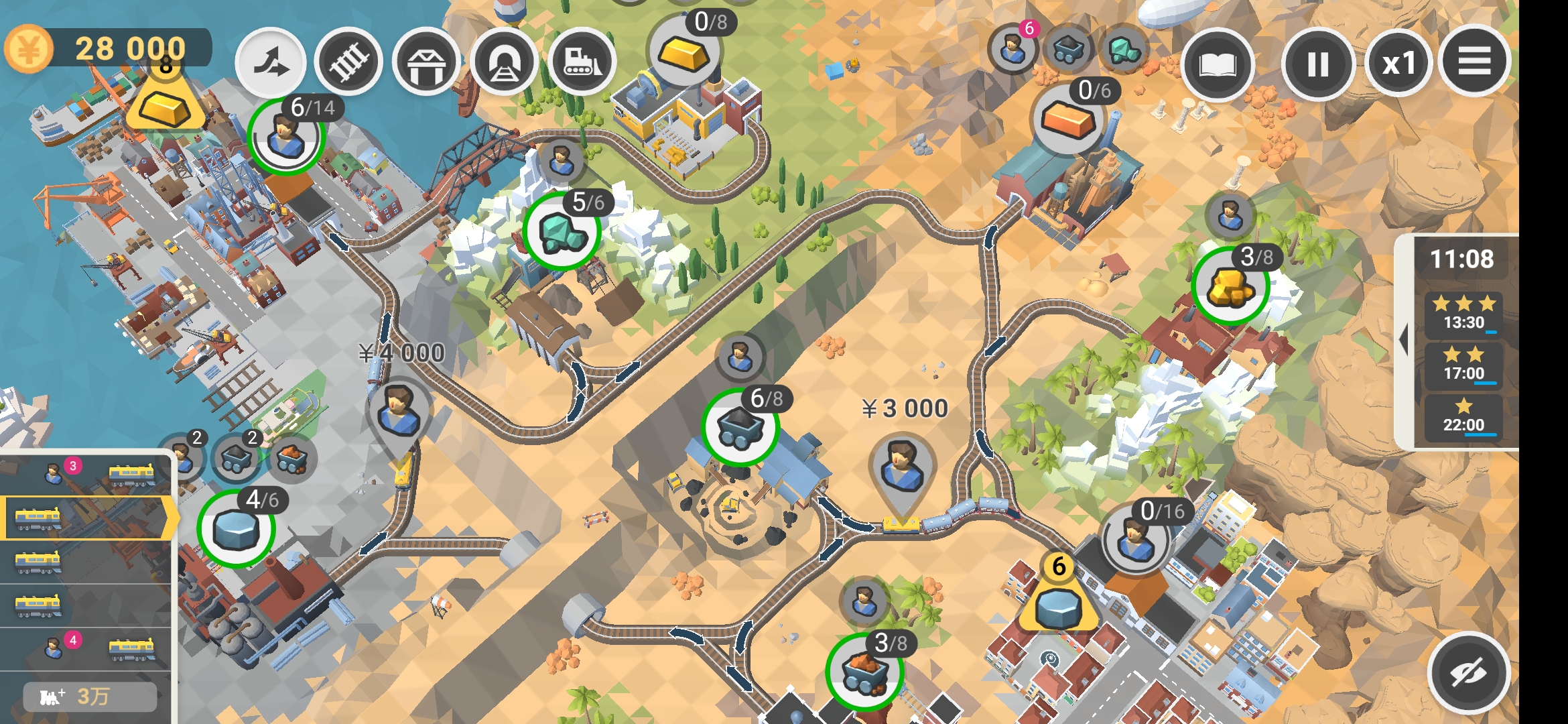Select the bridge building tool
1568x724 pixels.
pyautogui.click(x=426, y=63)
